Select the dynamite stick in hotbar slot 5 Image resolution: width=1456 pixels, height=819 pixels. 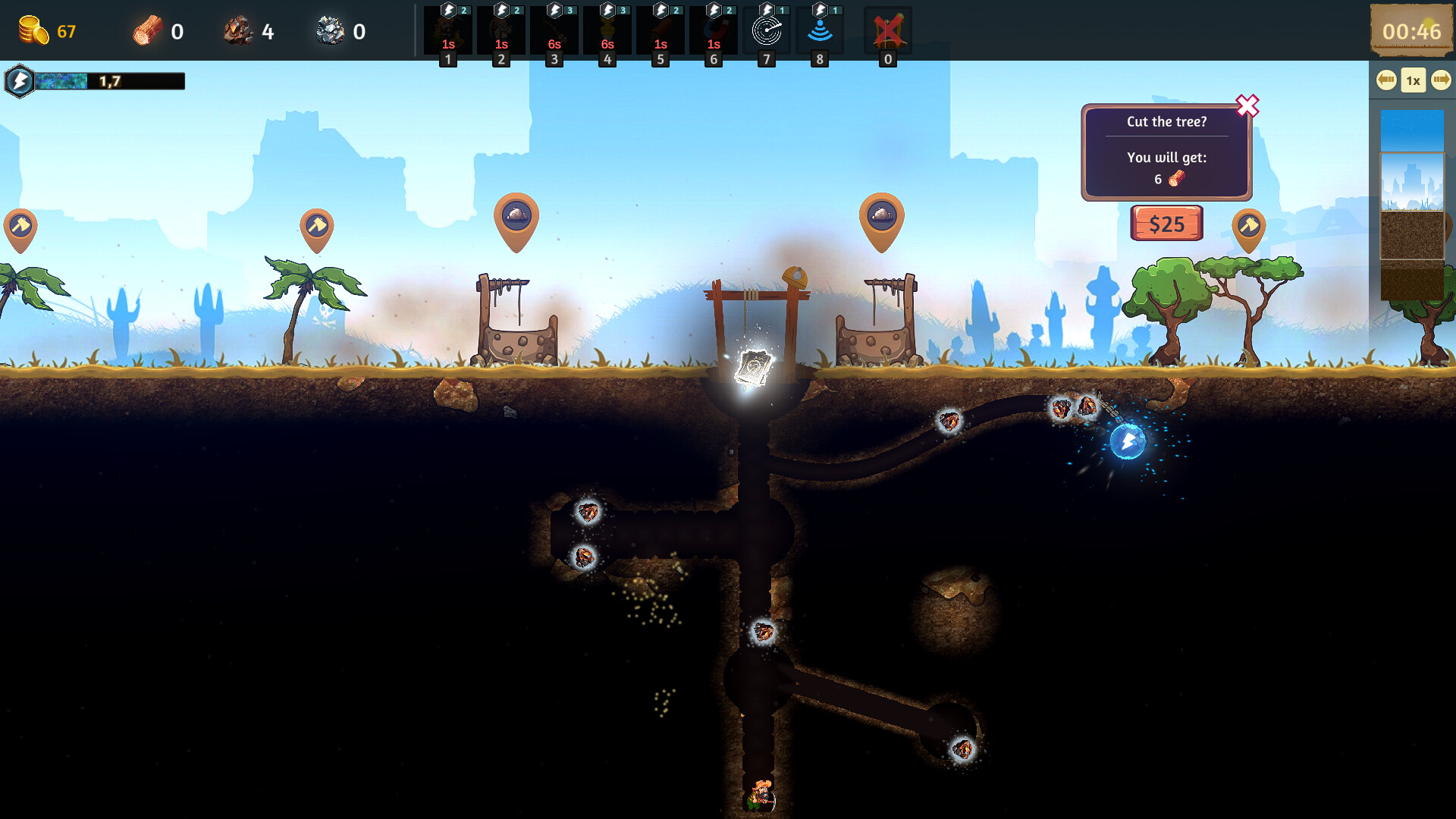[x=661, y=30]
